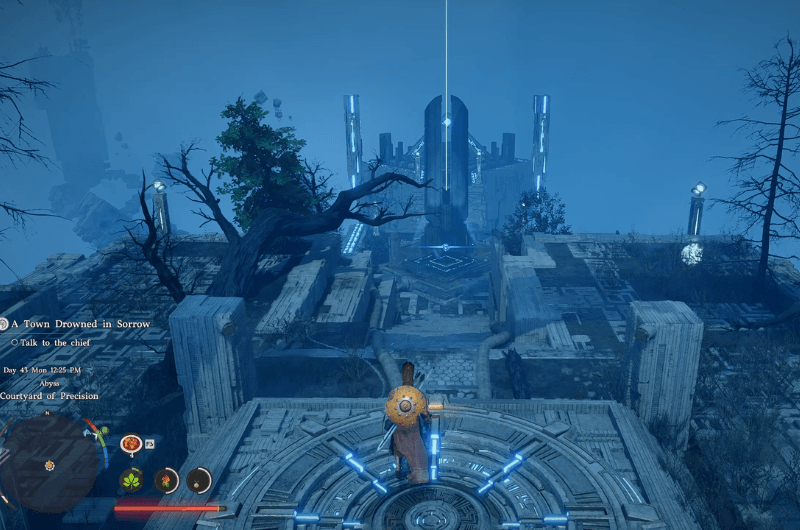The height and width of the screenshot is (530, 800).
Task: Activate the dark round bomb skill icon
Action: [199, 480]
